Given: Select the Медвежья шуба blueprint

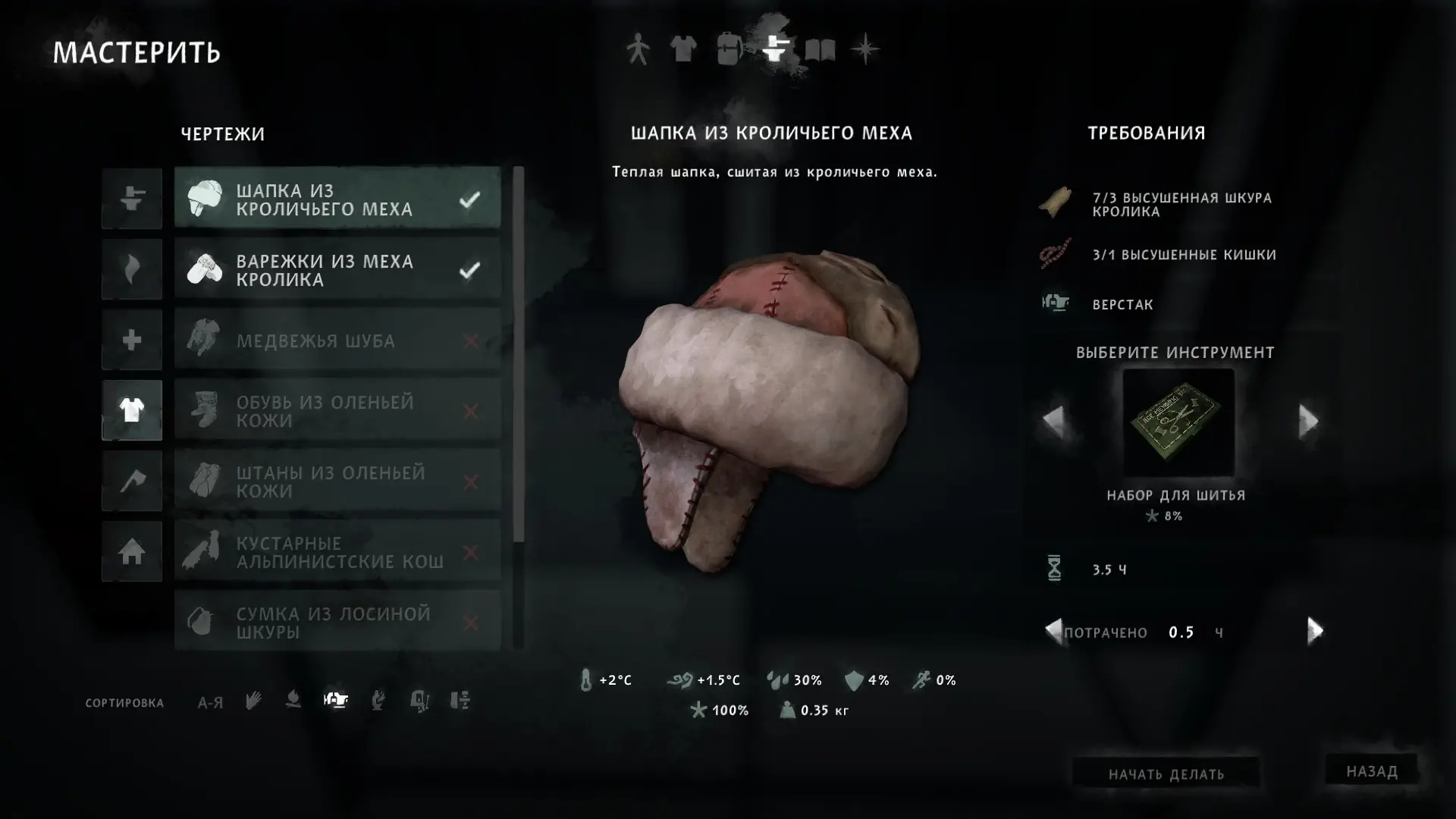Looking at the screenshot, I should [337, 340].
